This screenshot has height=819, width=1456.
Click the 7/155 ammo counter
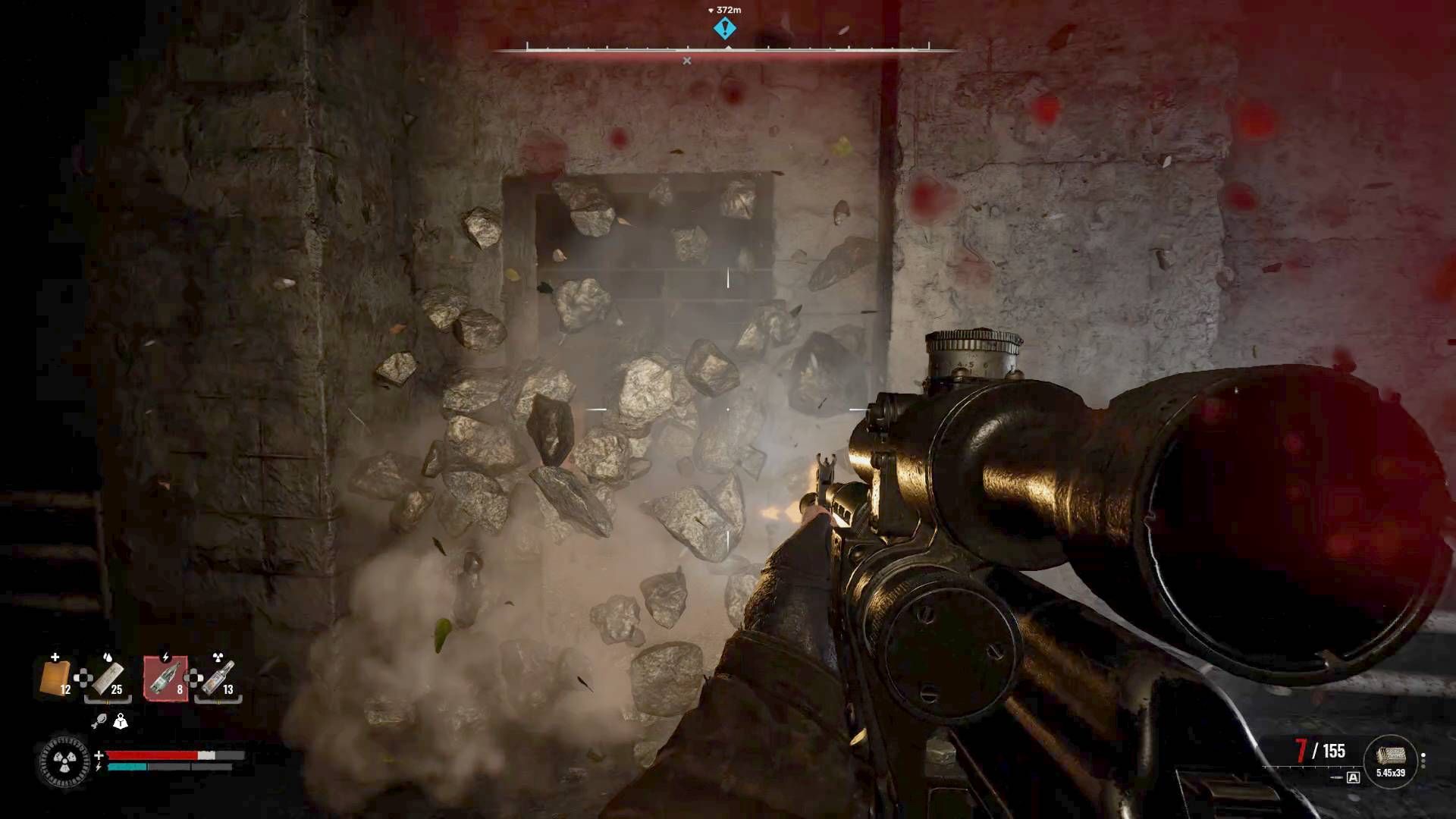(x=1319, y=750)
